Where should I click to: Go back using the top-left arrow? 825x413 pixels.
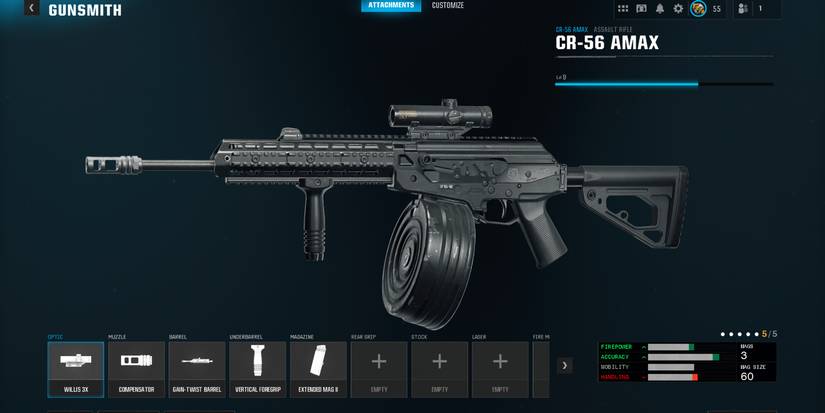tap(31, 9)
